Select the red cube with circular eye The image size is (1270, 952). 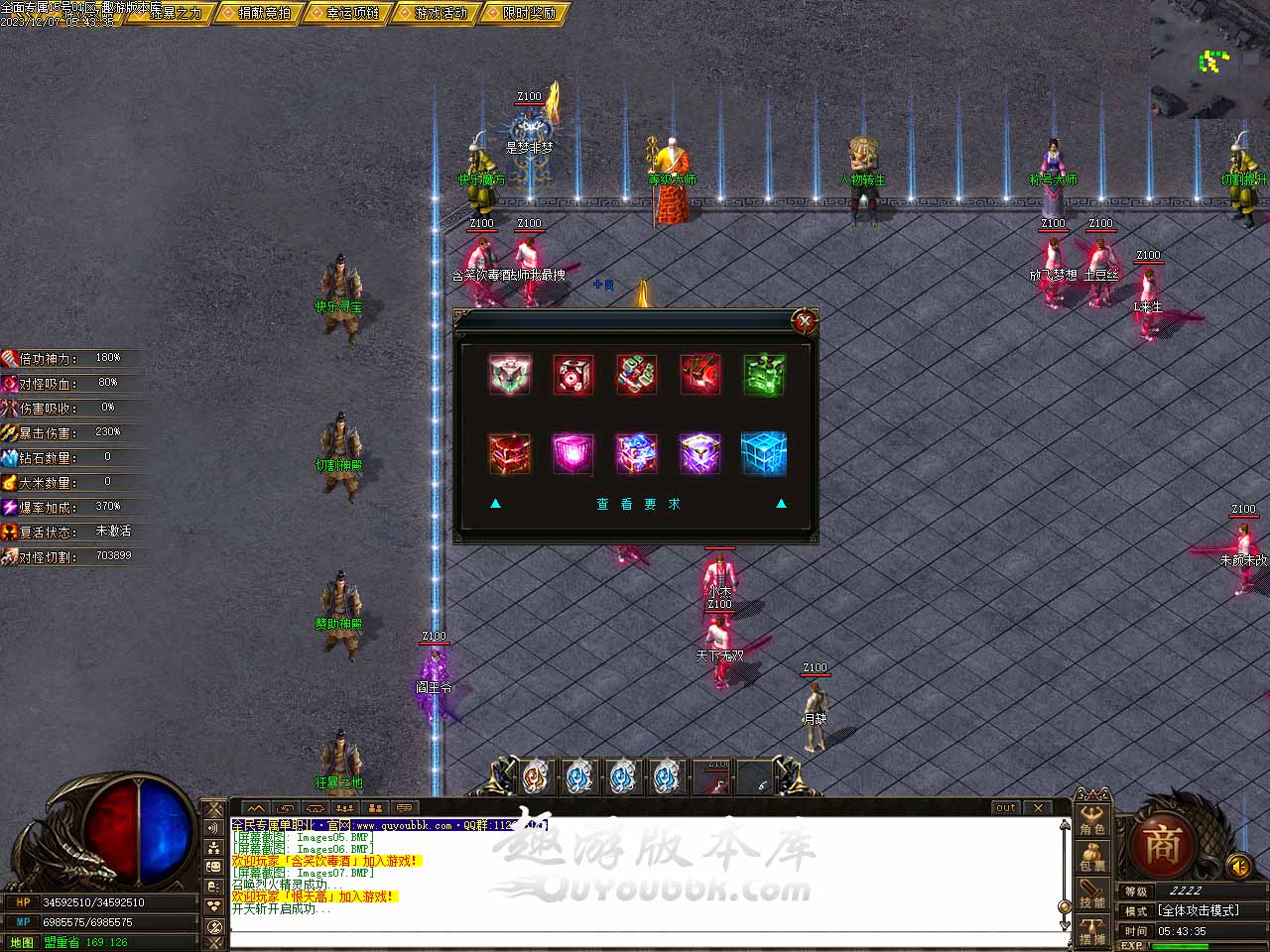[x=573, y=375]
